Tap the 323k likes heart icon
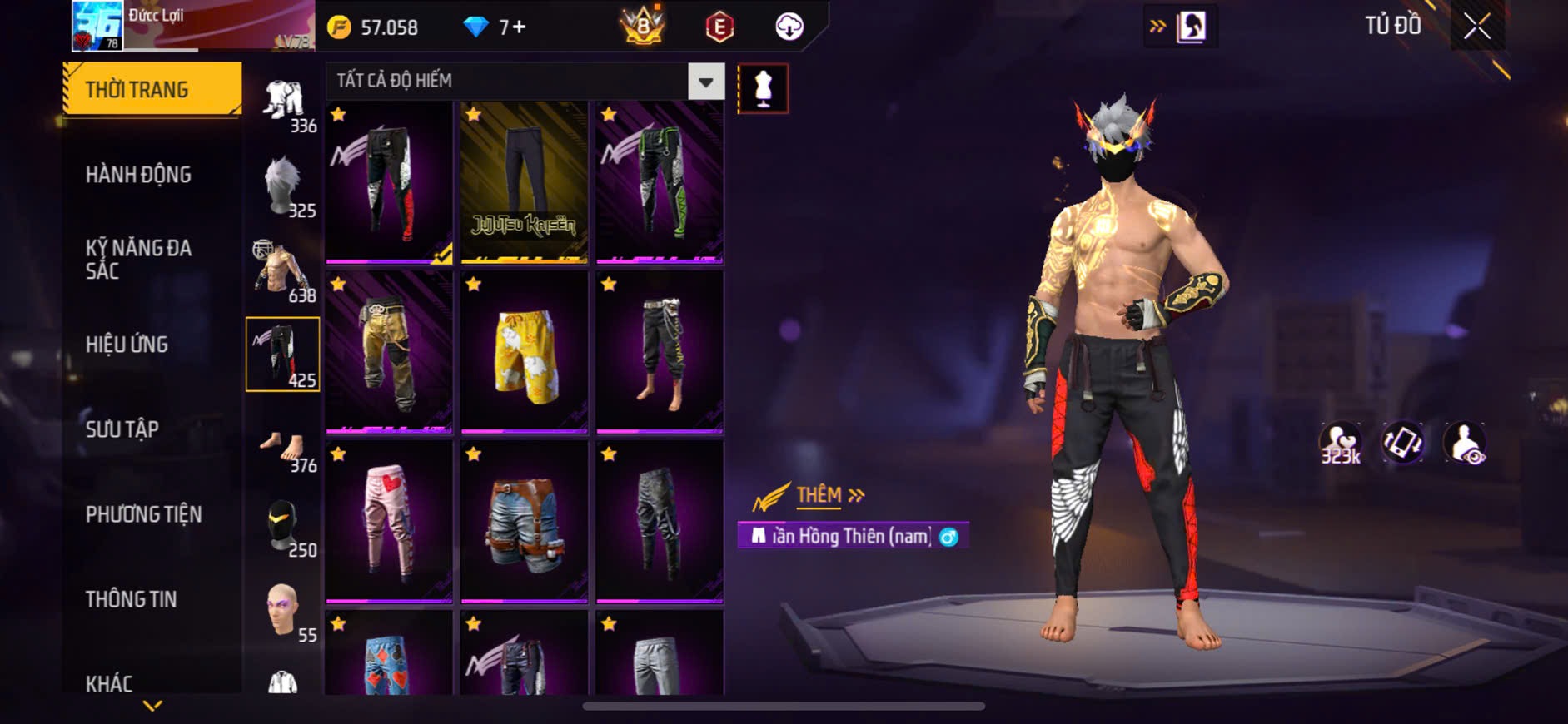 tap(1340, 444)
